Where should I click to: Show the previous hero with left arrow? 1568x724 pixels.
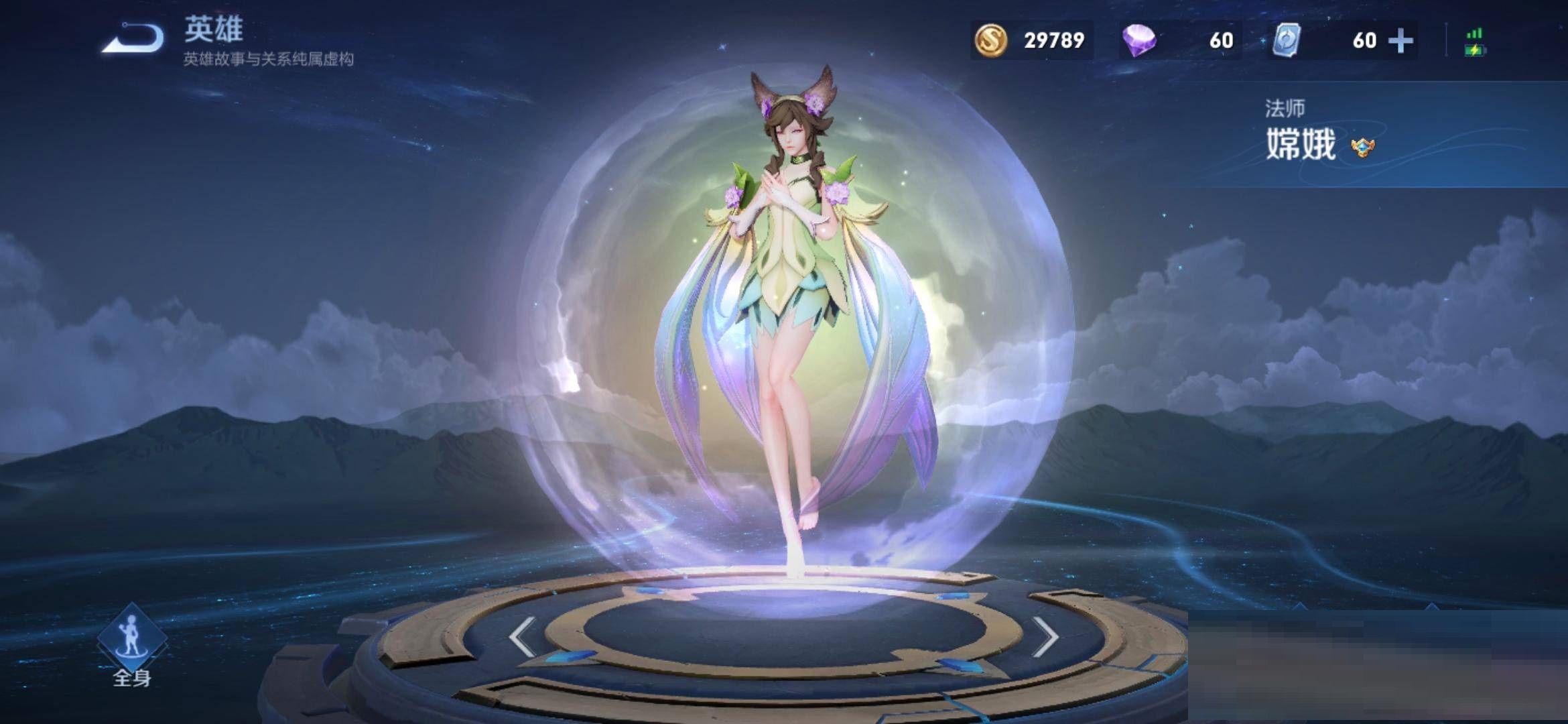[521, 636]
